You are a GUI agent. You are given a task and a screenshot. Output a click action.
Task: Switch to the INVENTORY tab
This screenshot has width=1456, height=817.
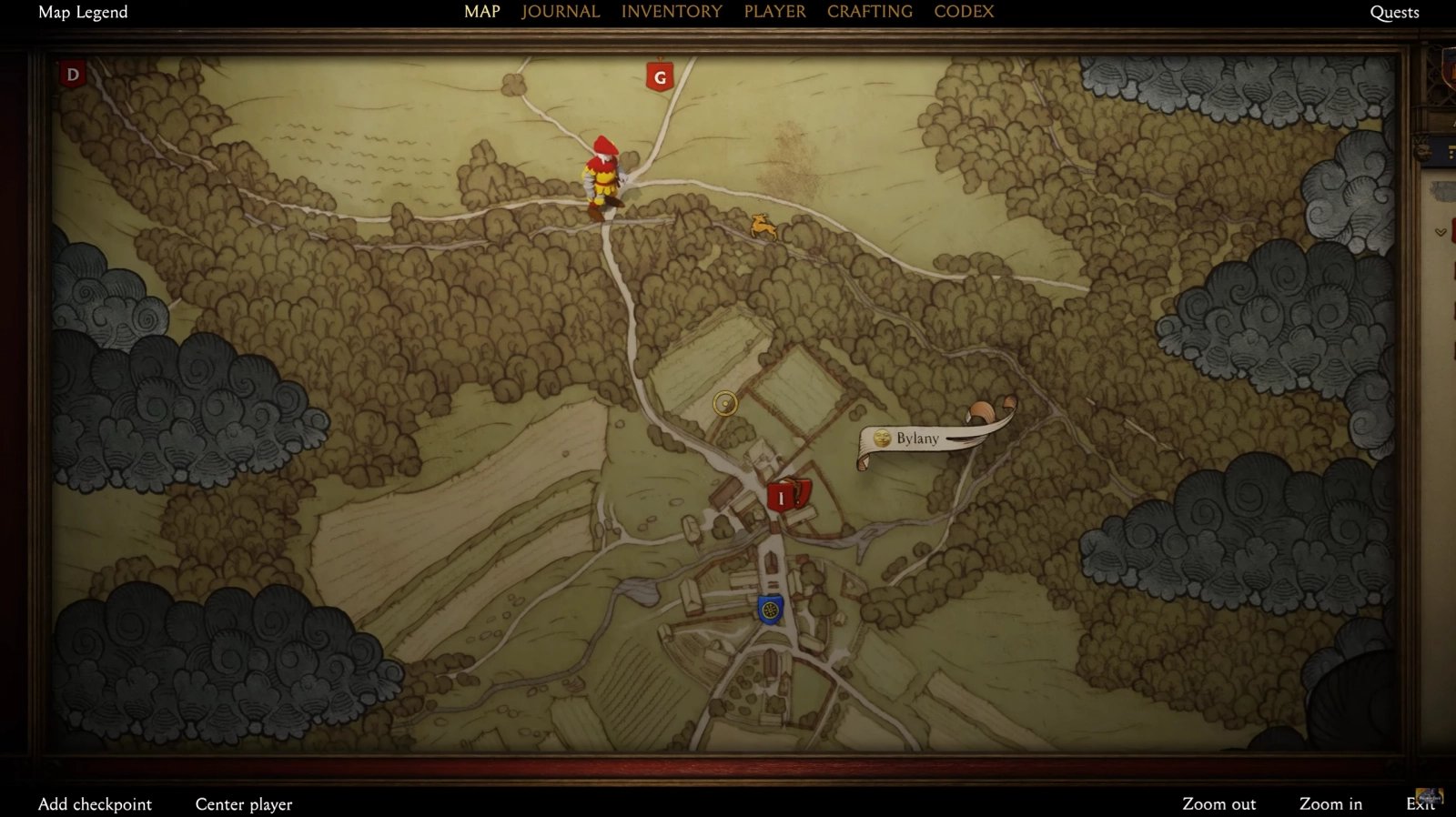pos(671,12)
